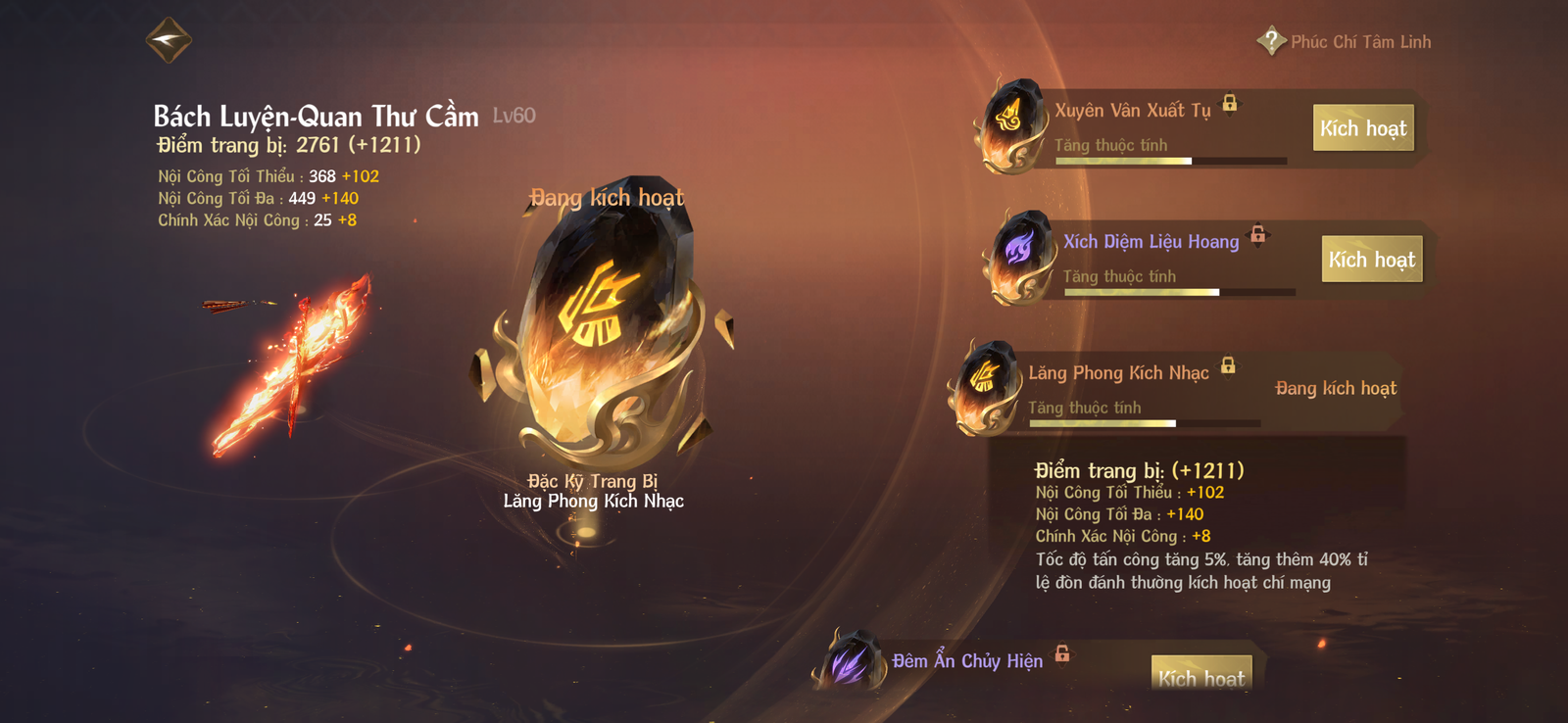
Task: Click the lock icon beside Lăng Phong Kích Nhạc
Action: (x=1228, y=365)
